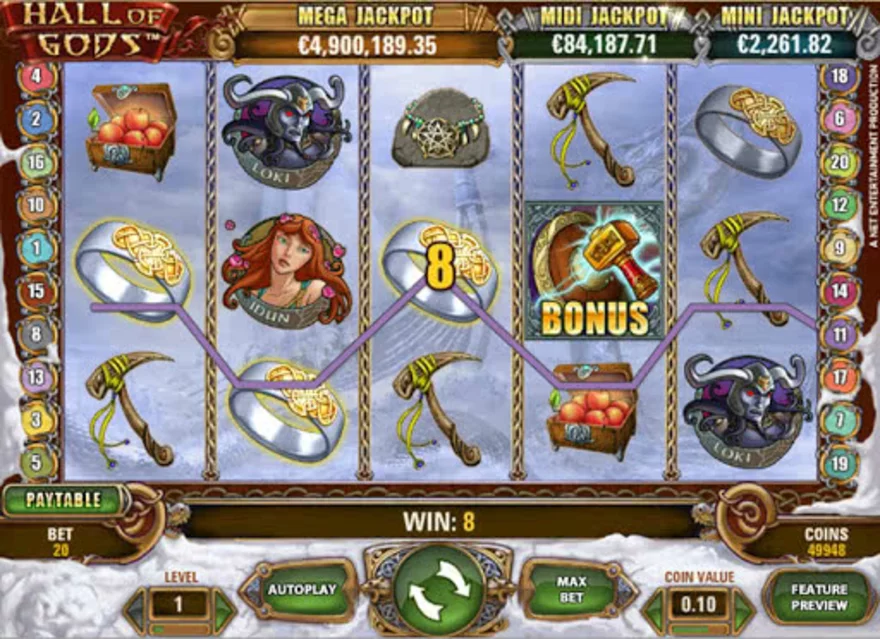The width and height of the screenshot is (880, 639).
Task: Open the Paytable
Action: (x=63, y=500)
